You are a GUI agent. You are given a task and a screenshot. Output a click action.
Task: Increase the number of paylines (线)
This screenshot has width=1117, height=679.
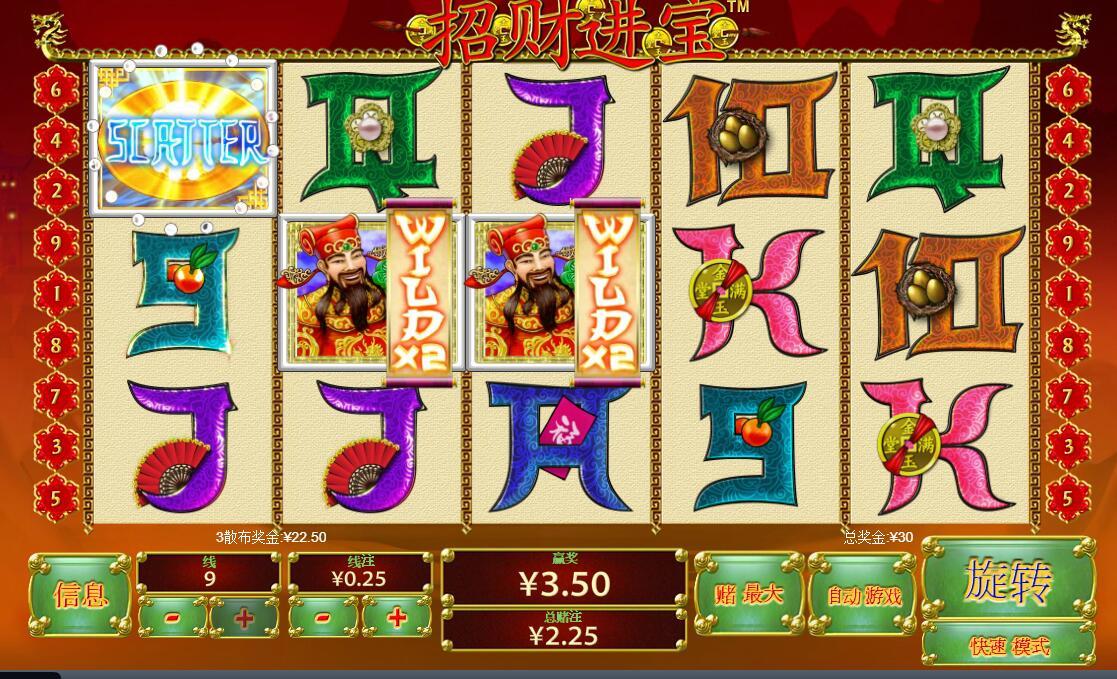point(244,618)
